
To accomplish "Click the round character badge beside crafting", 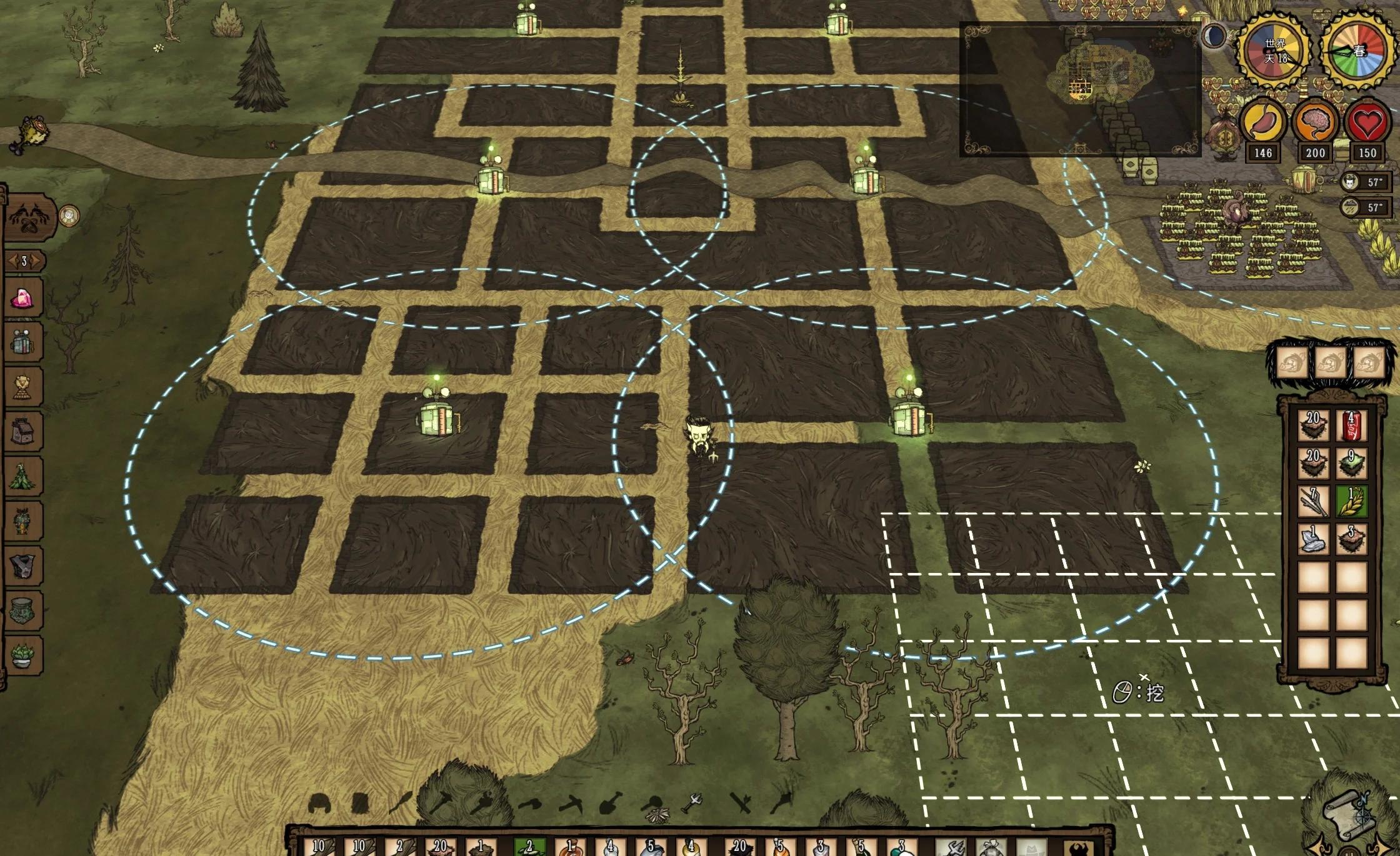I will (x=69, y=216).
